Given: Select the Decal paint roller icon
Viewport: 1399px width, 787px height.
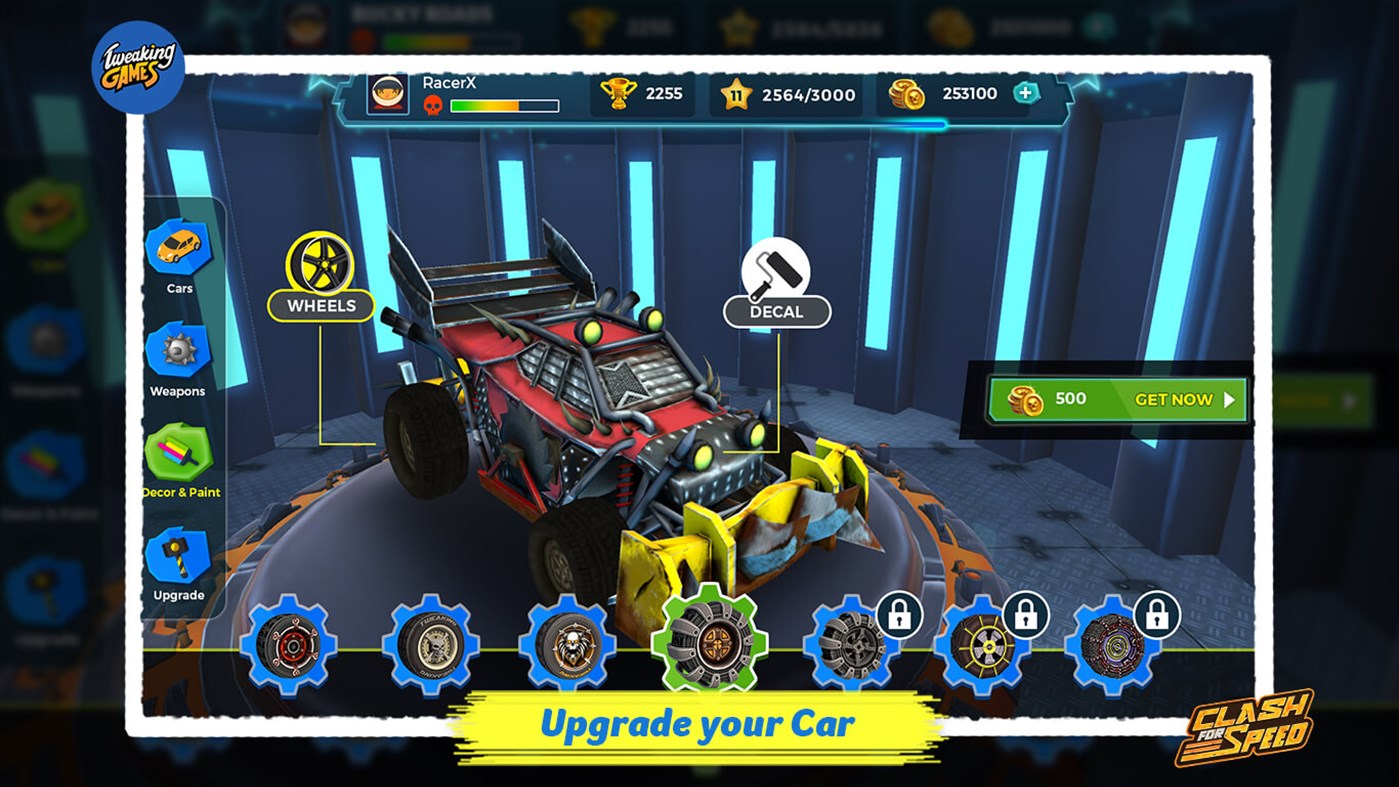Looking at the screenshot, I should (776, 265).
